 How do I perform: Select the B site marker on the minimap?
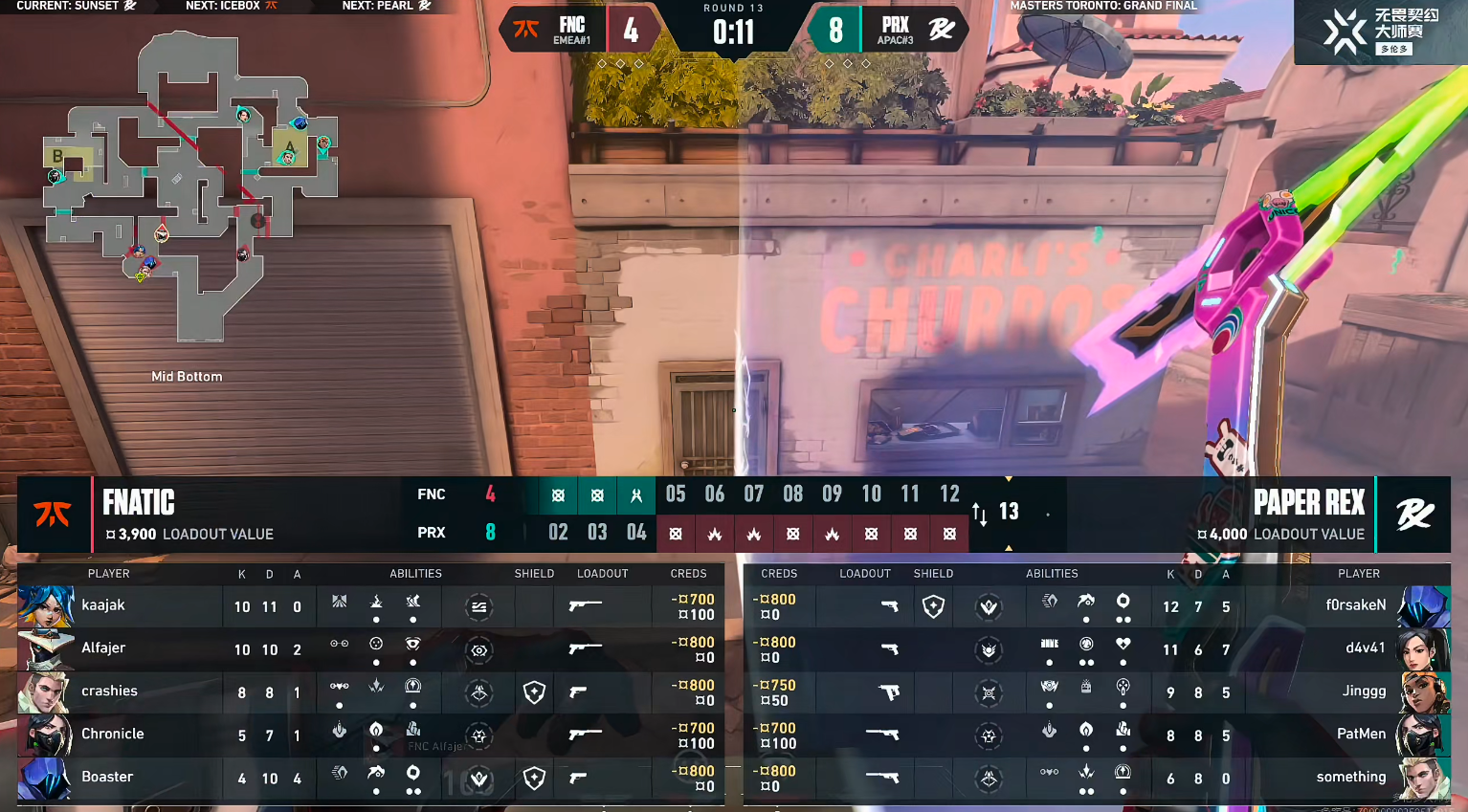(x=58, y=156)
